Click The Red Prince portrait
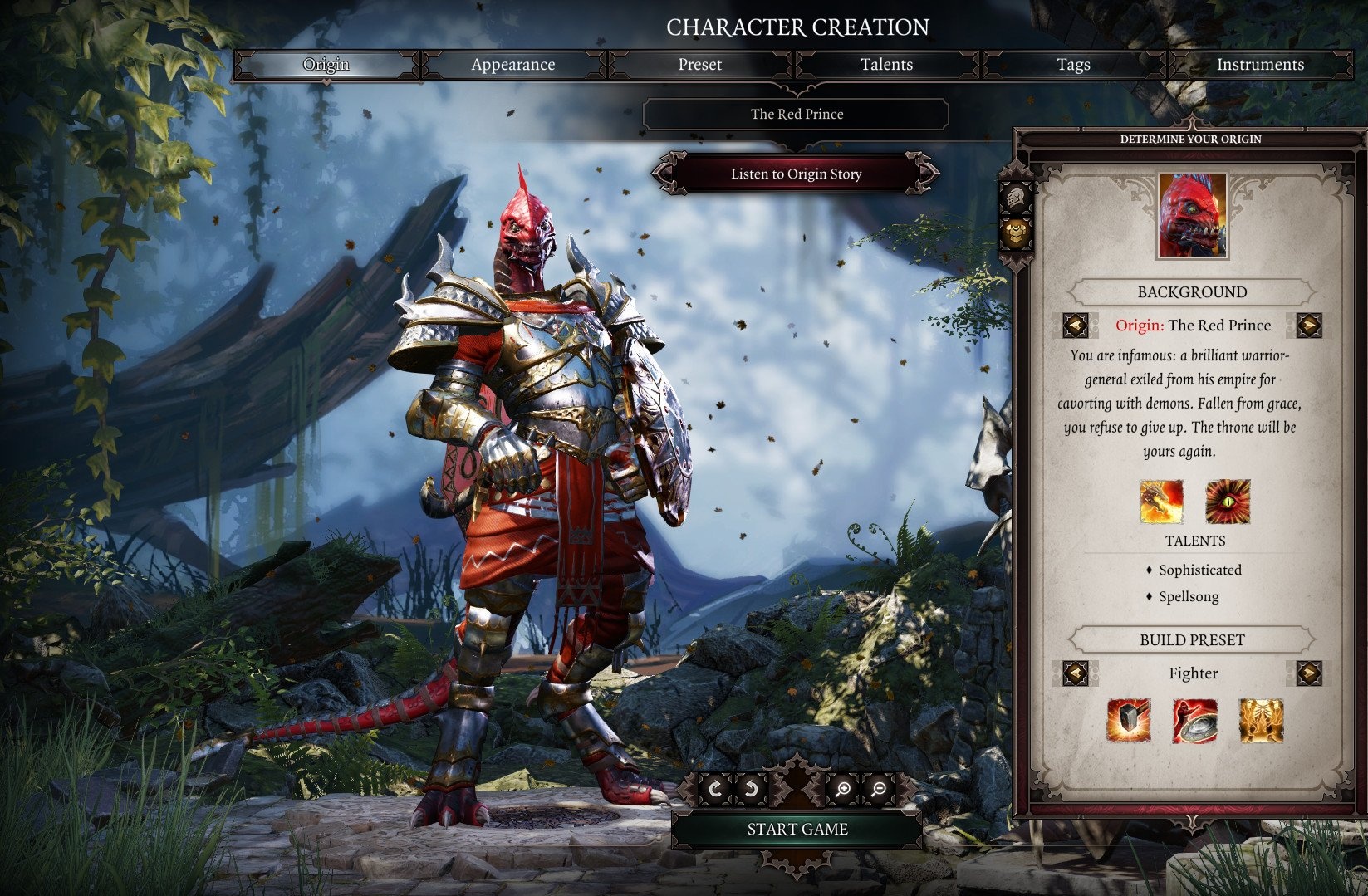Image resolution: width=1368 pixels, height=896 pixels. coord(1192,216)
